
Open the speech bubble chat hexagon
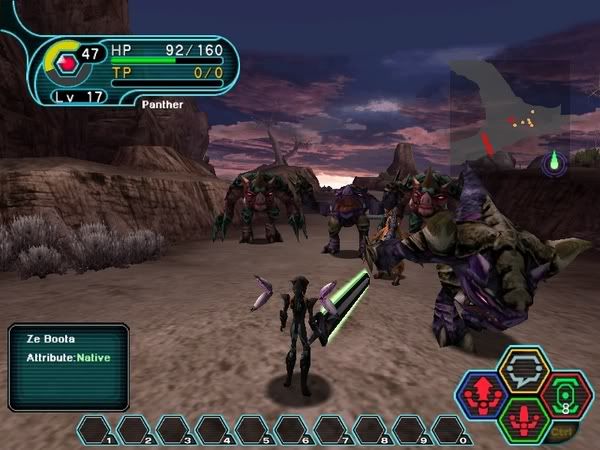pos(522,370)
